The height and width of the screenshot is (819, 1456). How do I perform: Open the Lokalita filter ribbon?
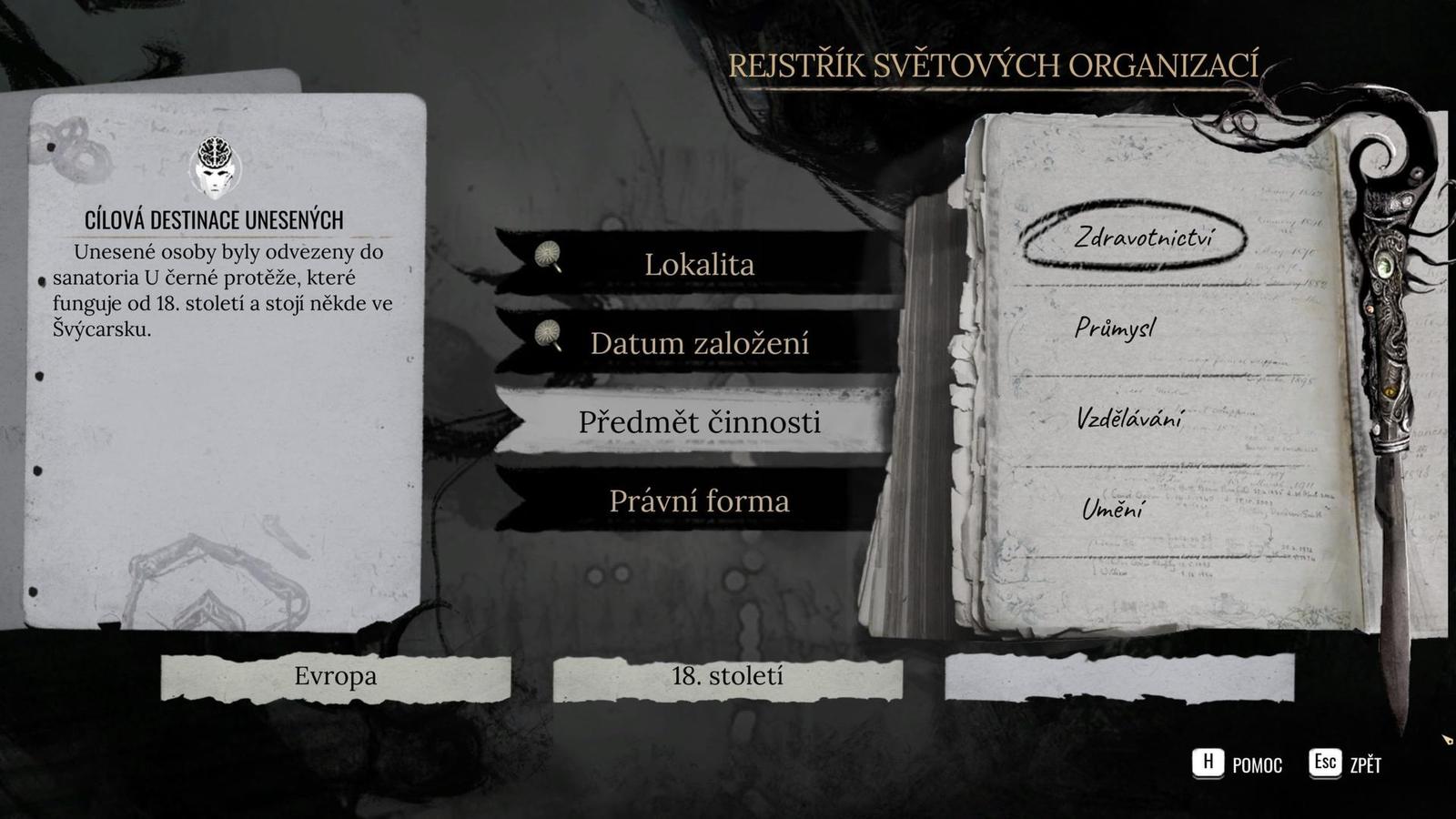(x=699, y=264)
